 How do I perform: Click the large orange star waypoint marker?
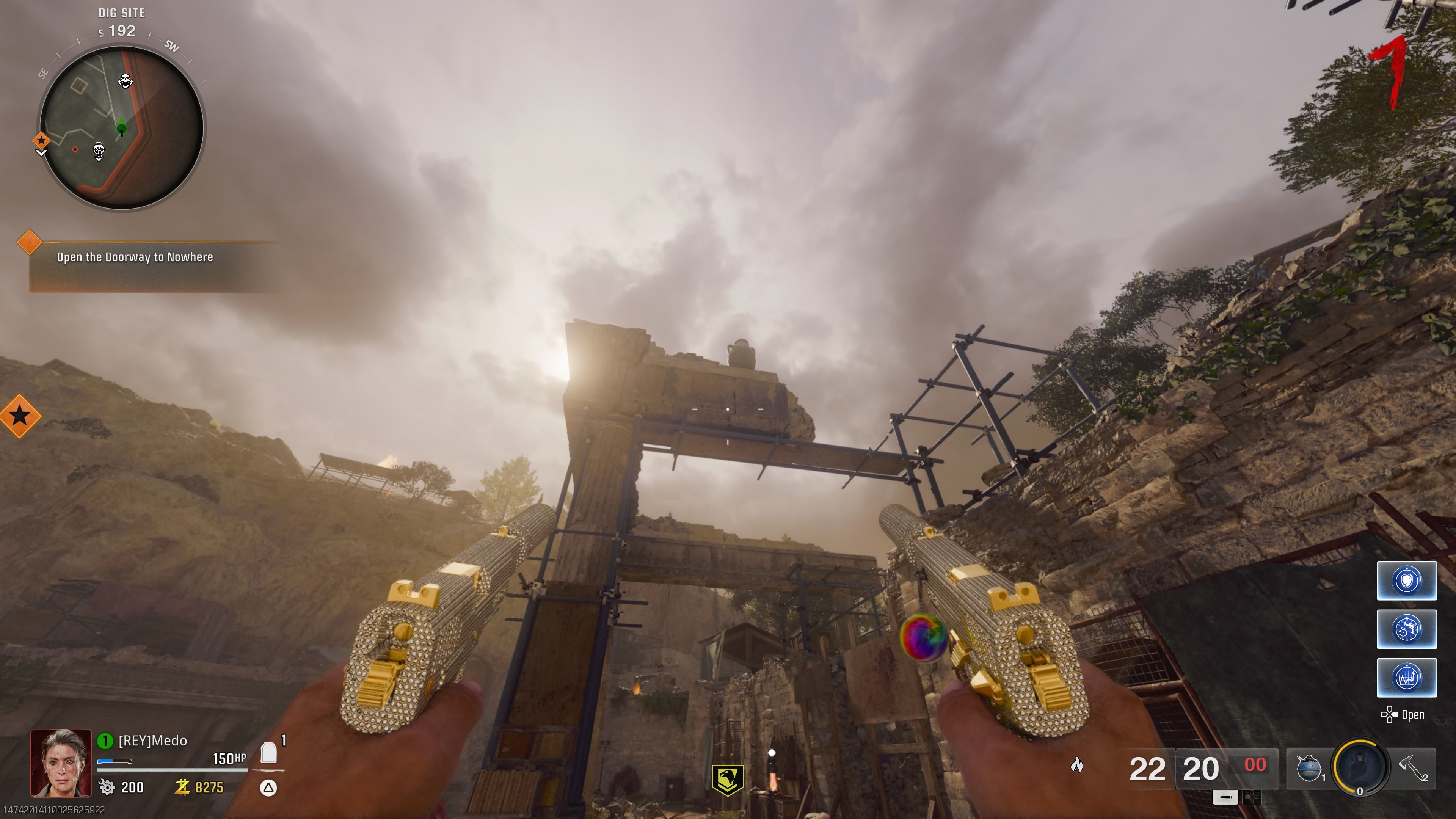20,416
